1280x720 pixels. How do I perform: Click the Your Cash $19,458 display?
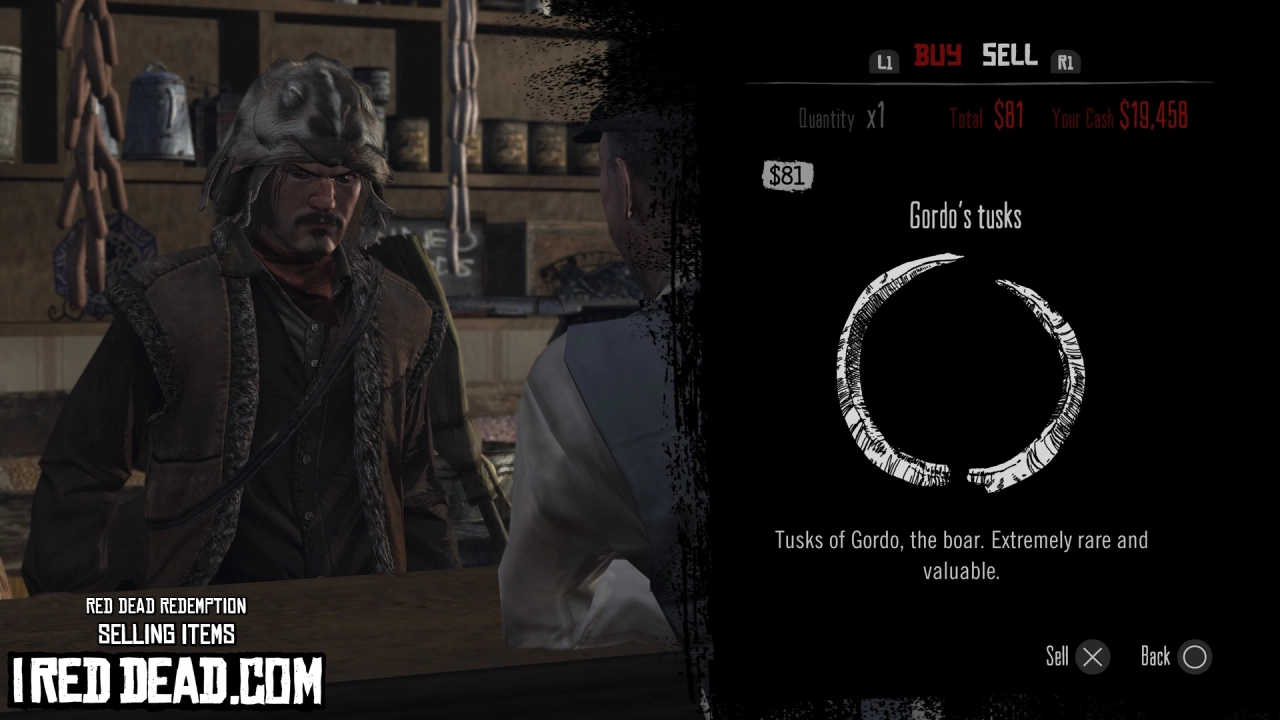[x=1121, y=117]
